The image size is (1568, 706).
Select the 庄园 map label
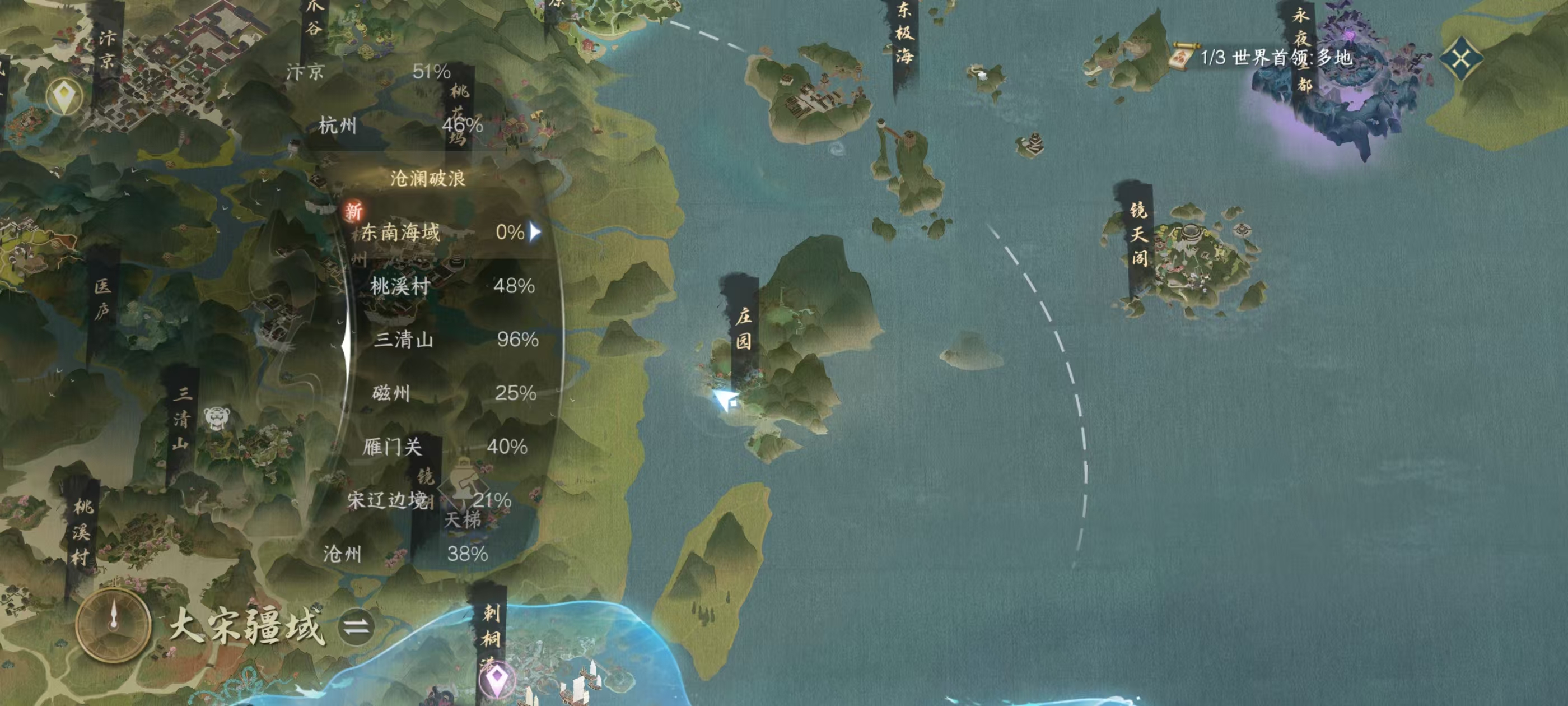click(743, 328)
